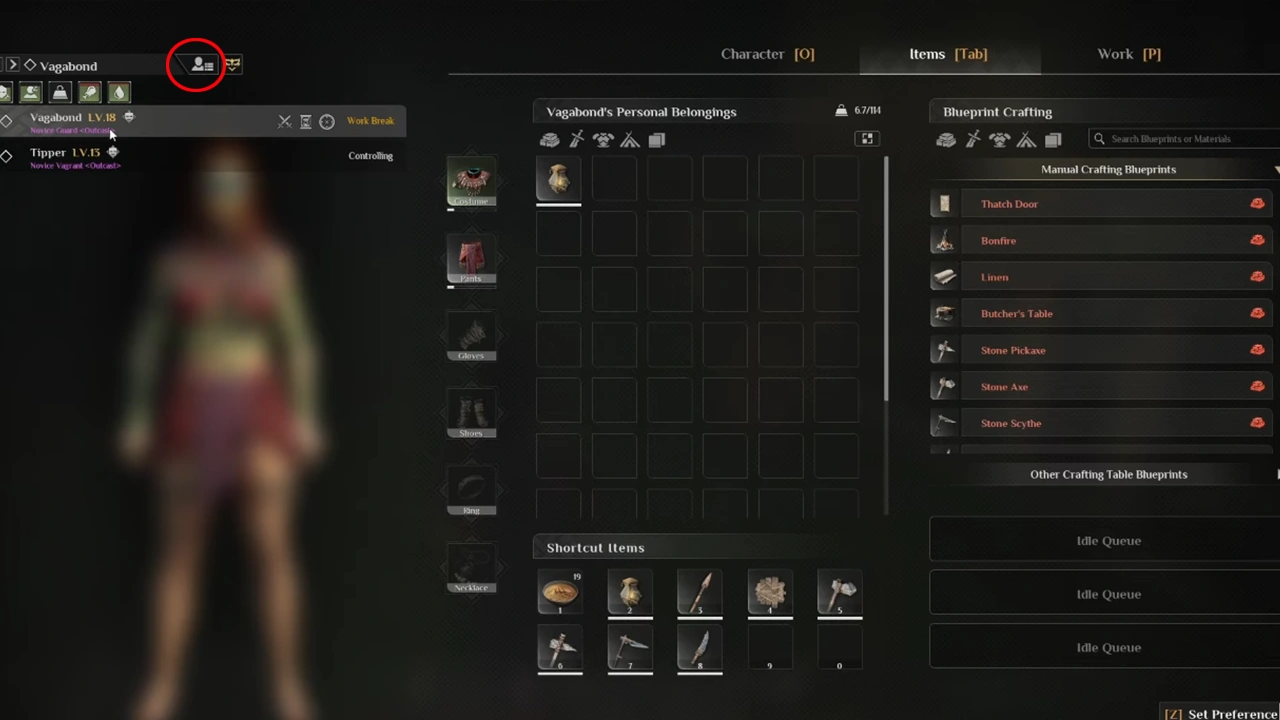The height and width of the screenshot is (720, 1280).
Task: Click Work Break status on Vagabond row
Action: click(370, 121)
